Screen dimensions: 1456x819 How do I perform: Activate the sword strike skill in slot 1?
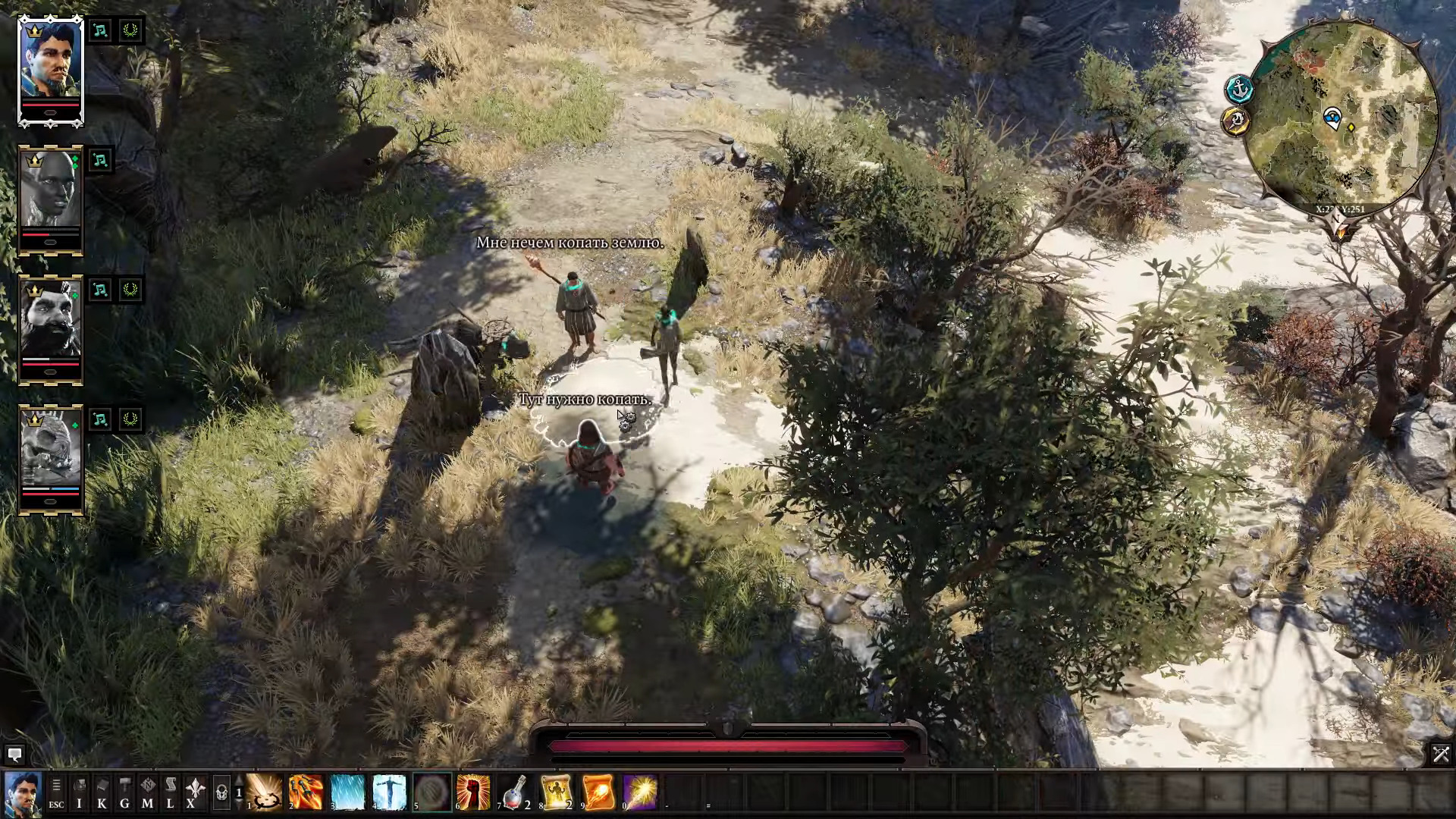(x=265, y=792)
